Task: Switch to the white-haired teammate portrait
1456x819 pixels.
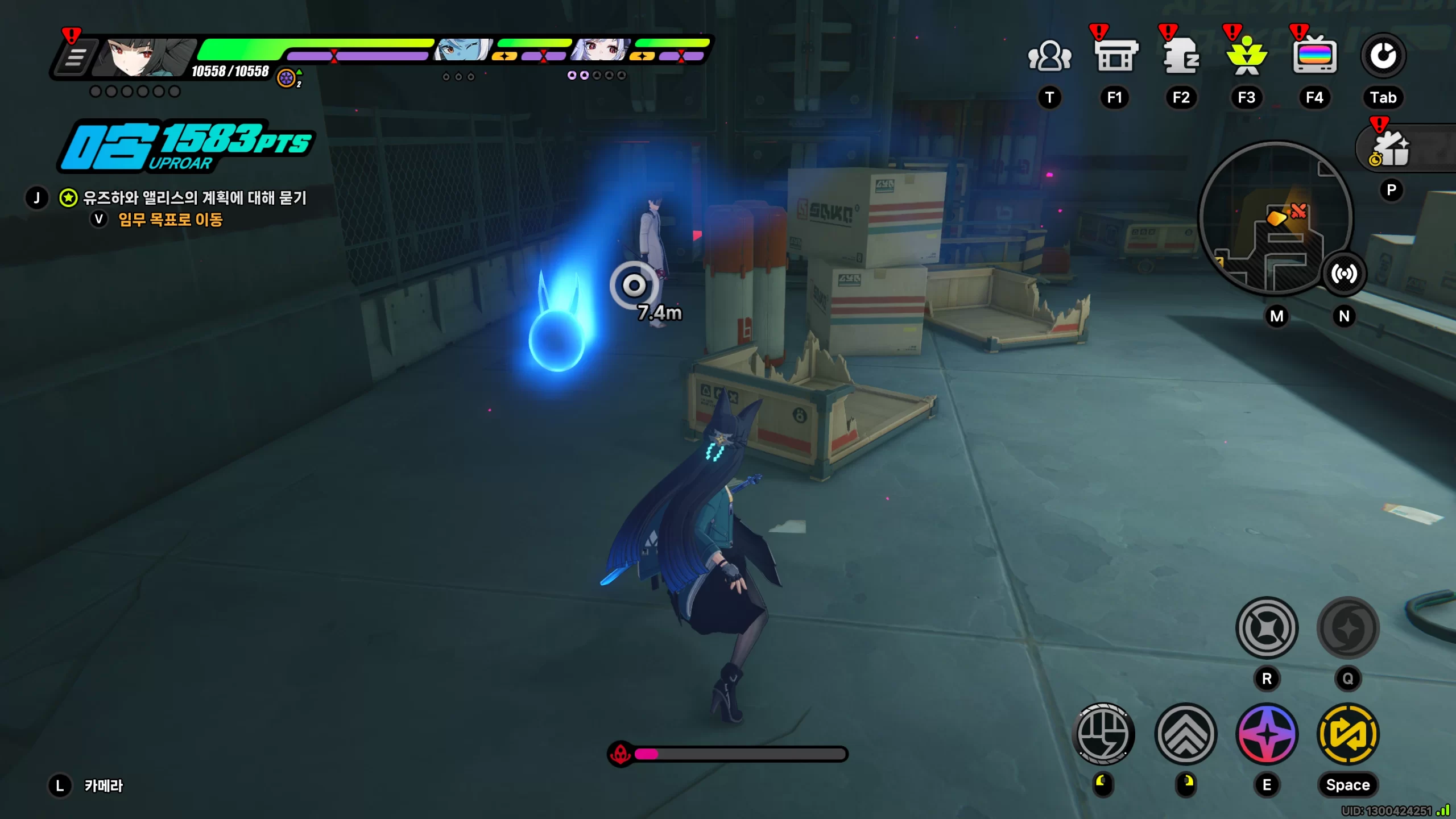Action: [x=601, y=51]
